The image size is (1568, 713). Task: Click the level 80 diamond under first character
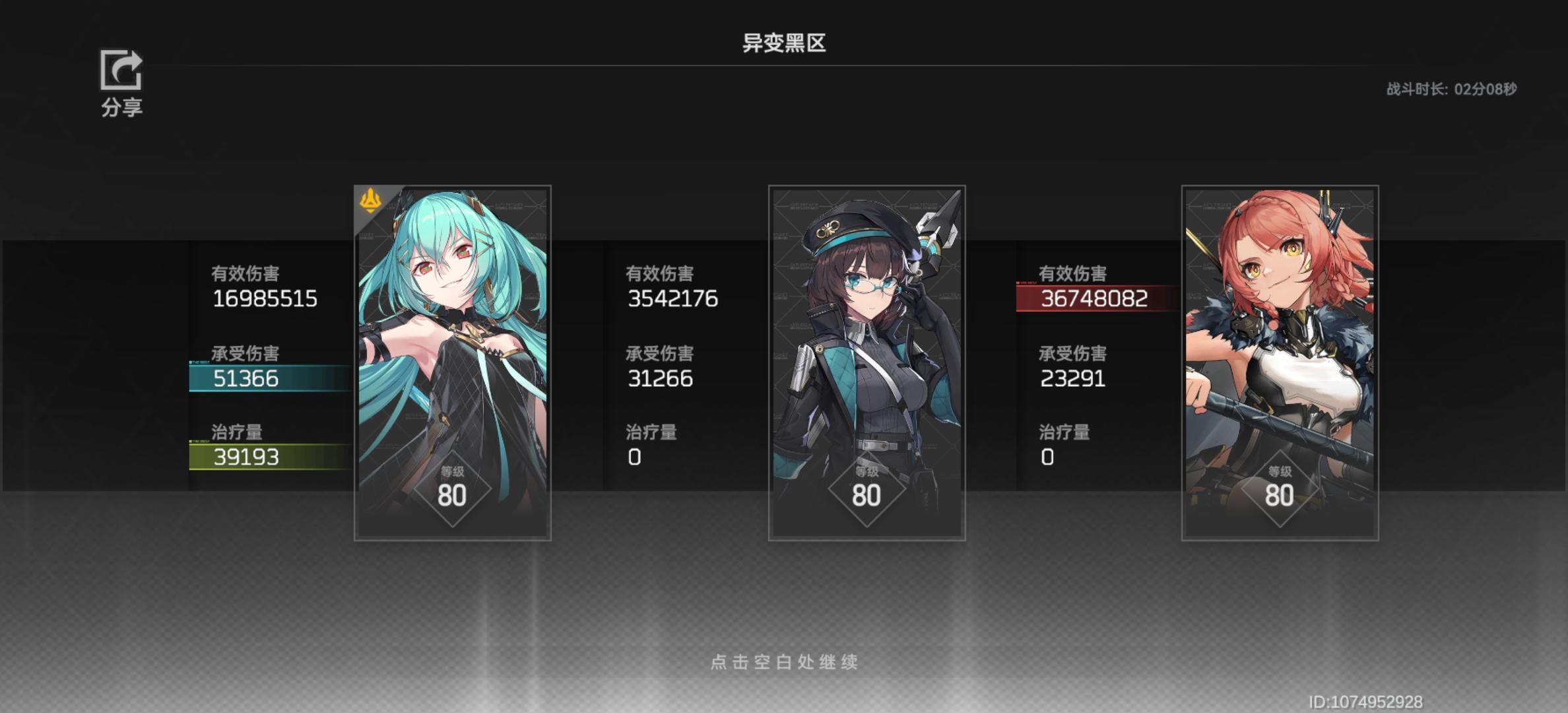point(453,487)
